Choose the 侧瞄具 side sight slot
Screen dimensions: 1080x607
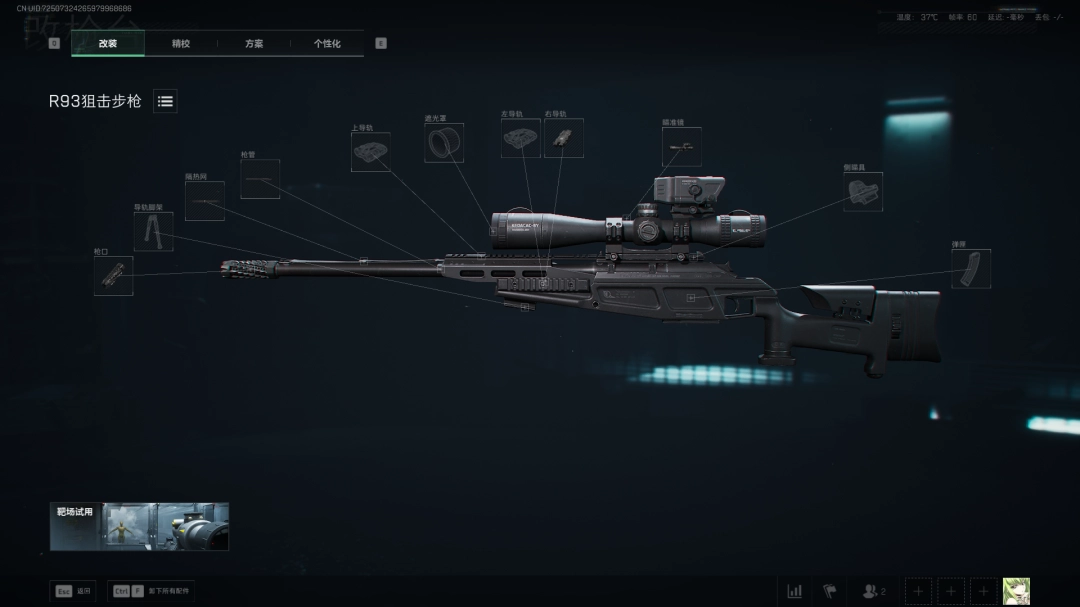(x=862, y=191)
